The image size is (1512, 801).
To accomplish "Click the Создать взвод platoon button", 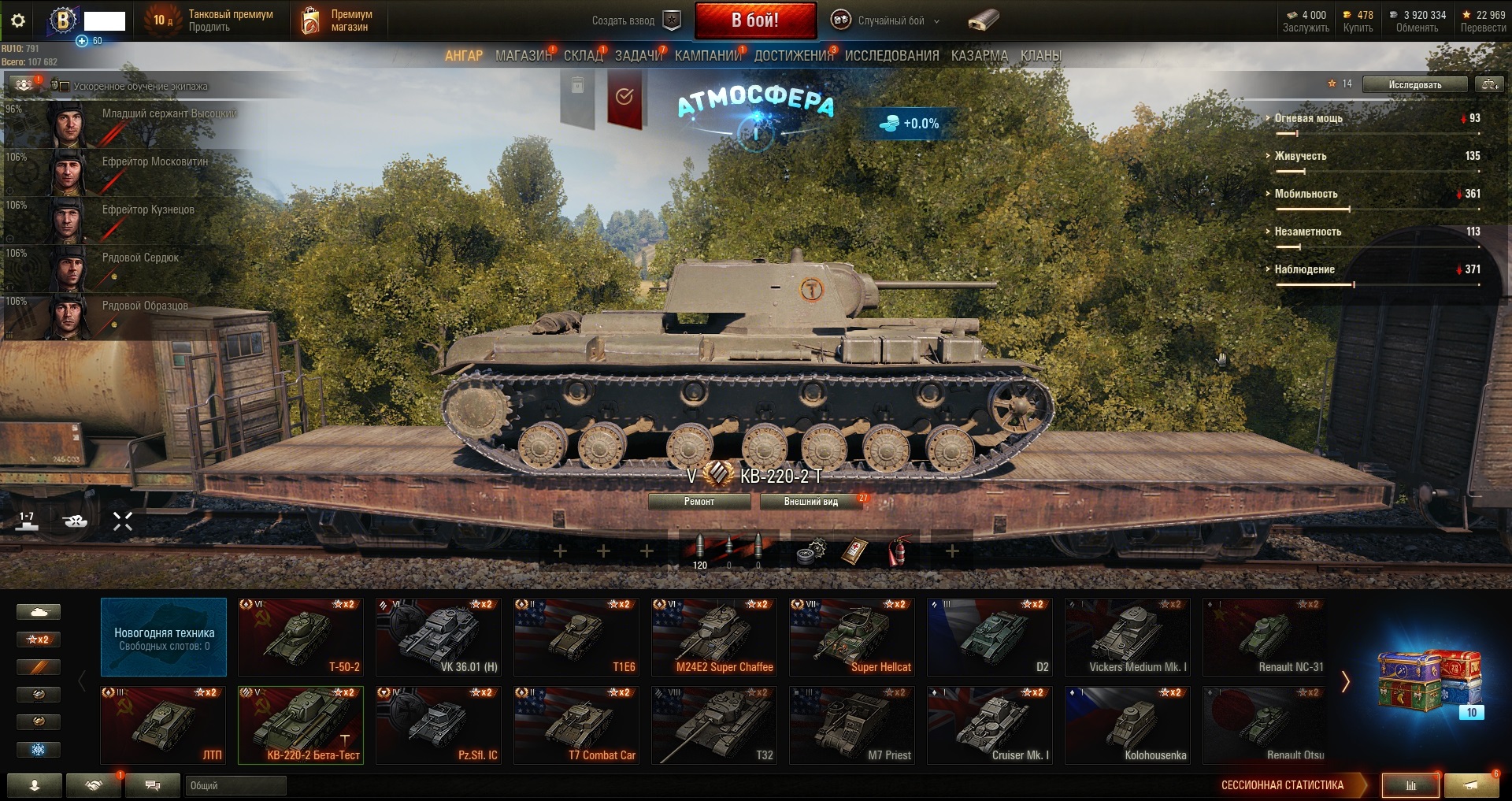I will 636,21.
